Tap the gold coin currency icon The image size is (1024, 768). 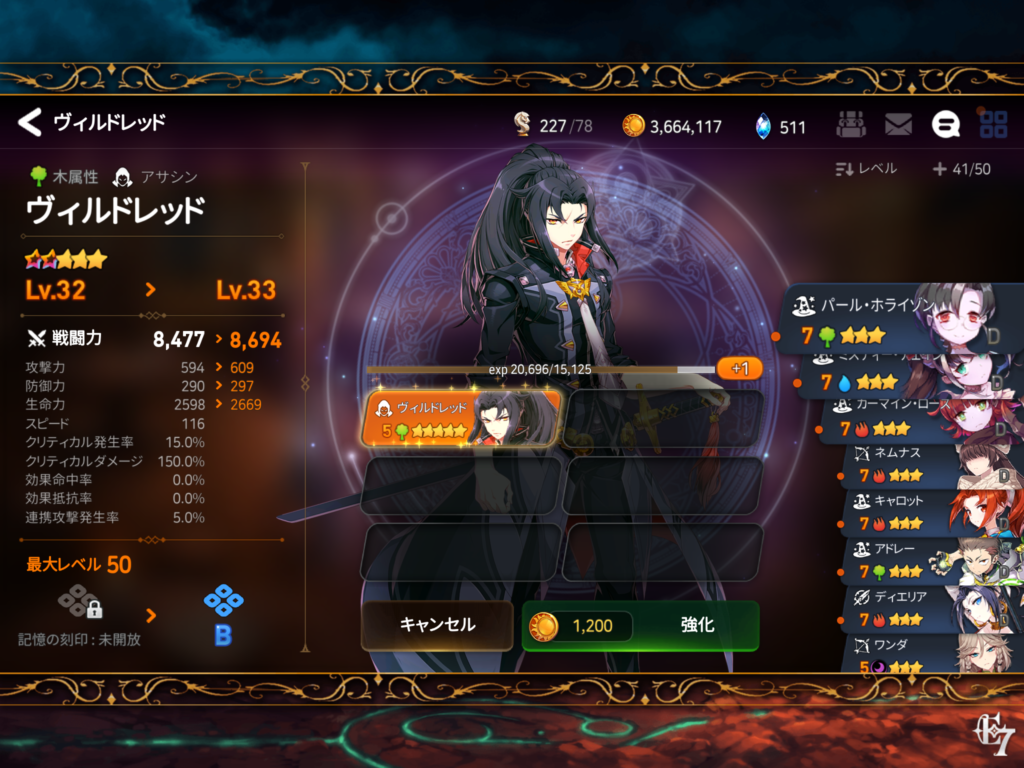tap(633, 126)
